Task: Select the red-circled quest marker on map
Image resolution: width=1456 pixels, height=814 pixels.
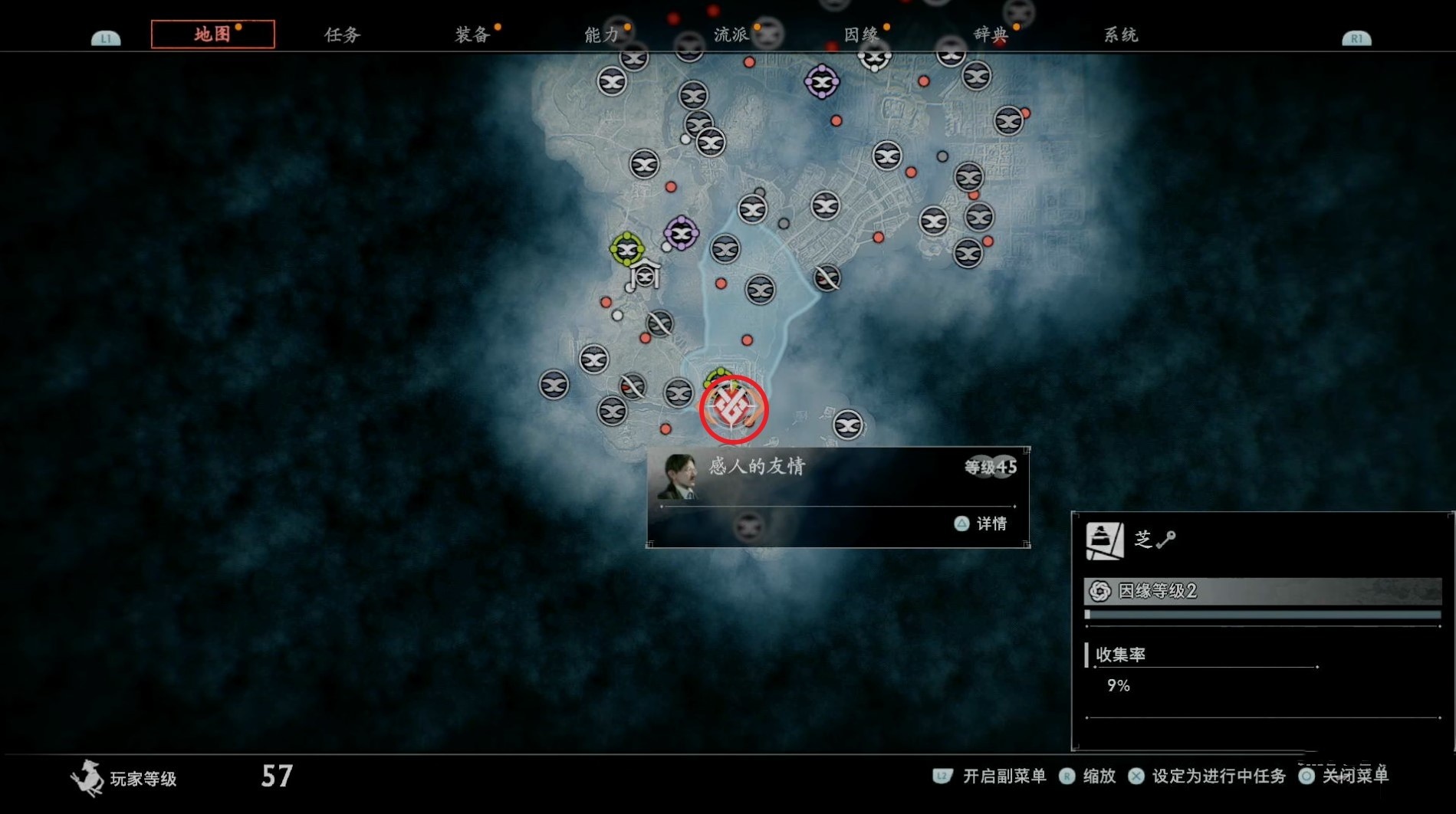Action: (733, 409)
